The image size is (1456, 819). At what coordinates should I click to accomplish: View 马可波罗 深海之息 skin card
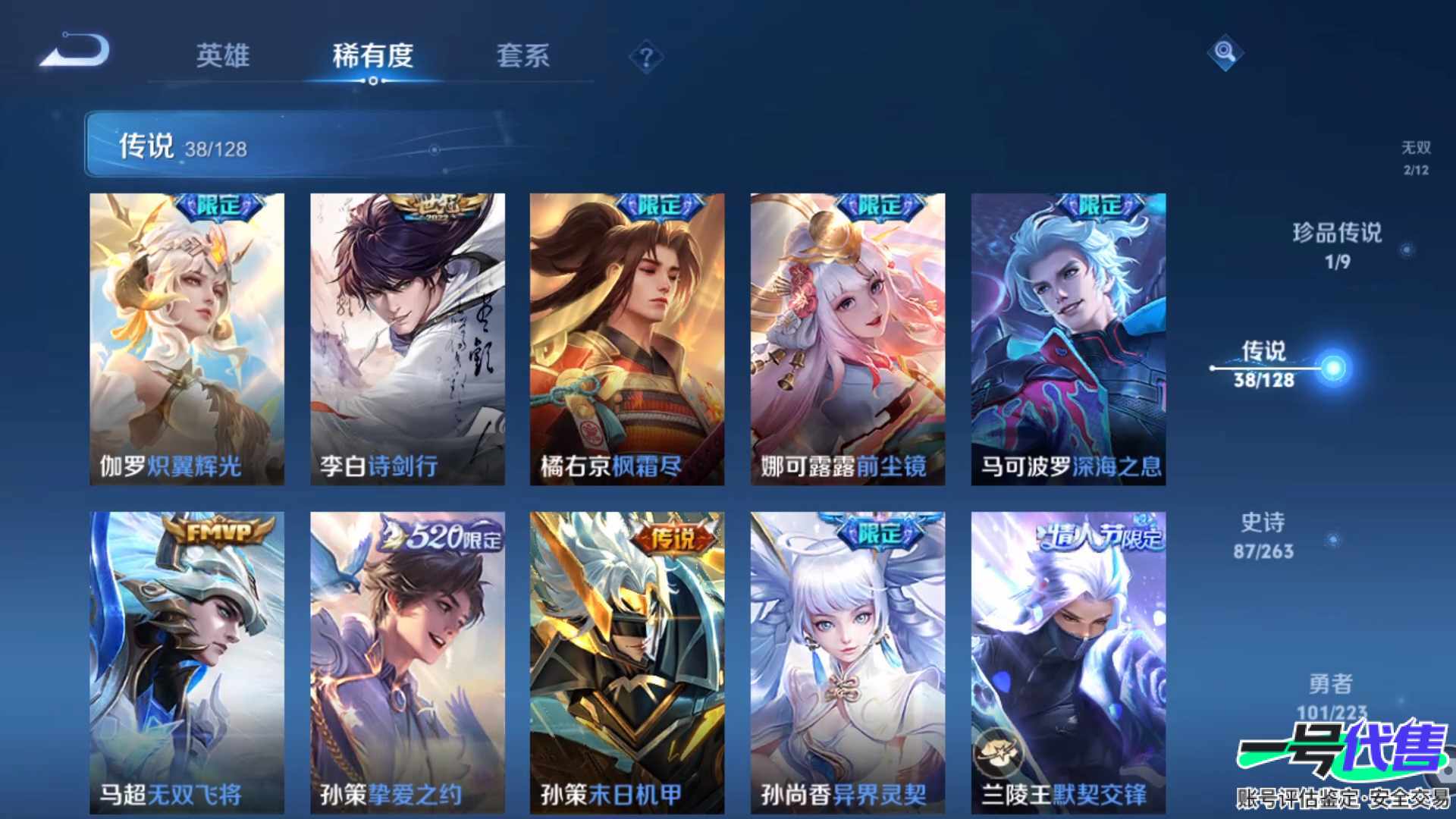coord(1068,339)
